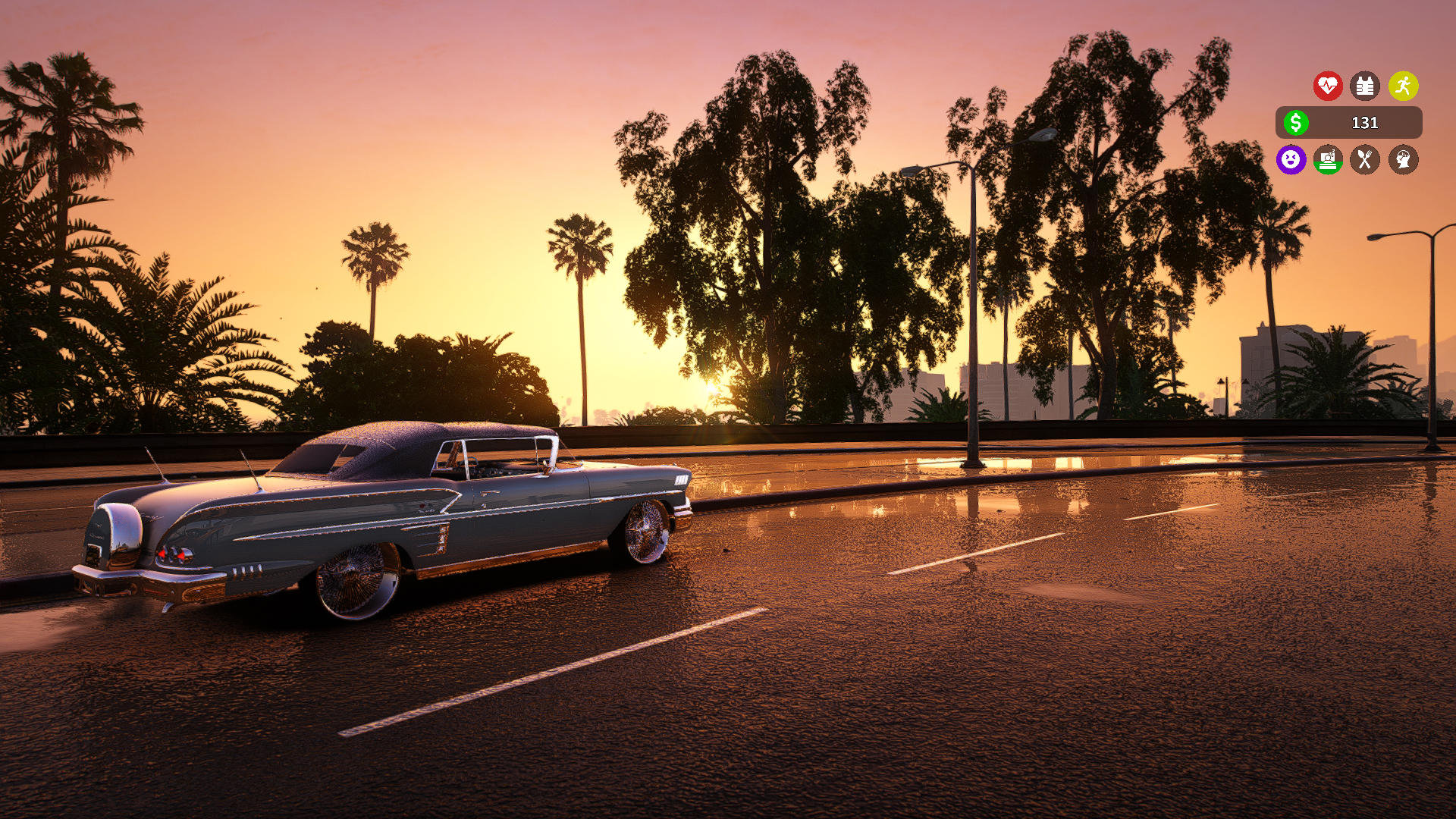
Task: Click the green dollar sign money icon
Action: pos(1296,122)
